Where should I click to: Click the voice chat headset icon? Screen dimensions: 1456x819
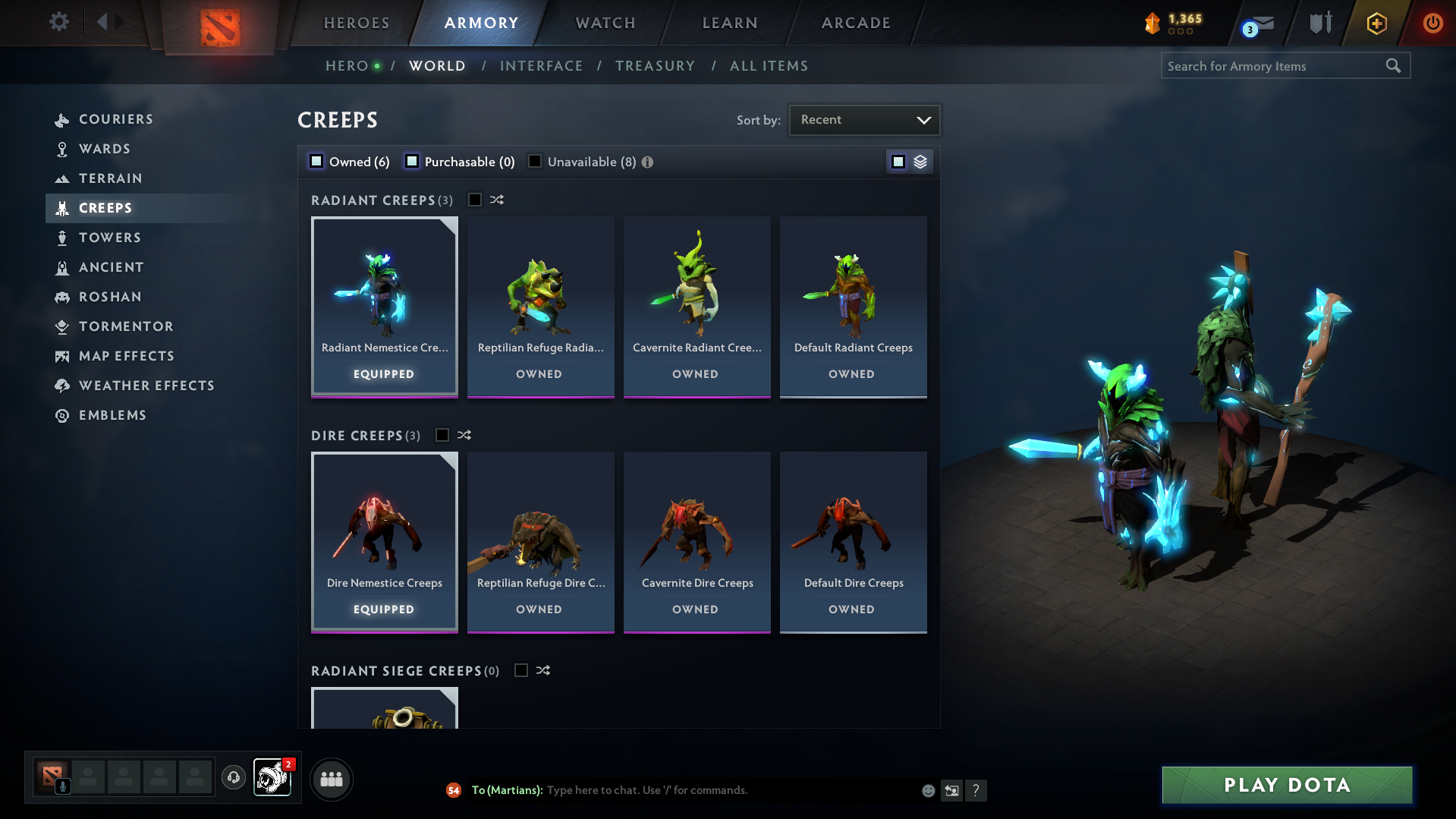pyautogui.click(x=234, y=778)
